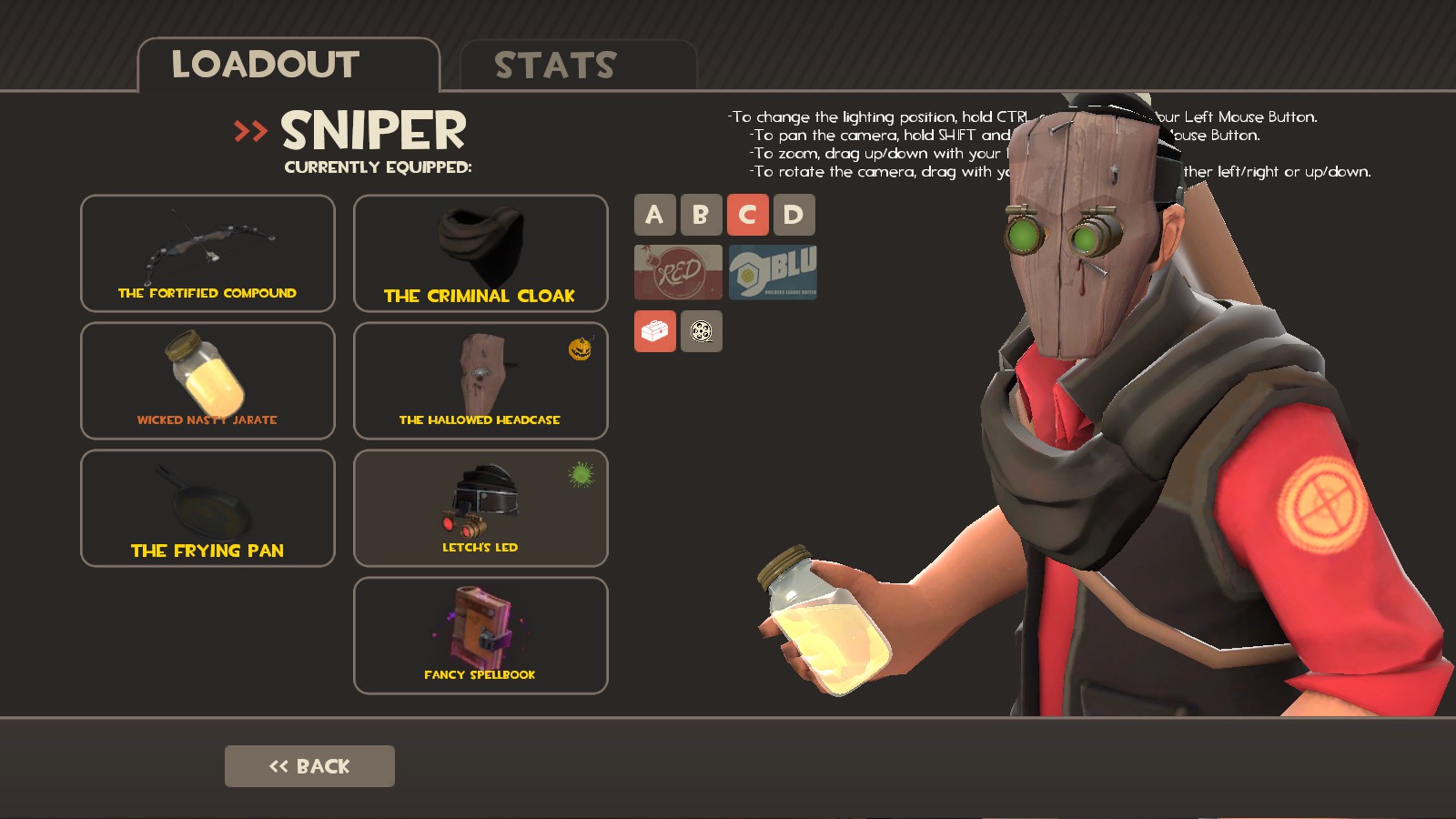Click The Hallowed Headcase slot icon

pyautogui.click(x=480, y=380)
